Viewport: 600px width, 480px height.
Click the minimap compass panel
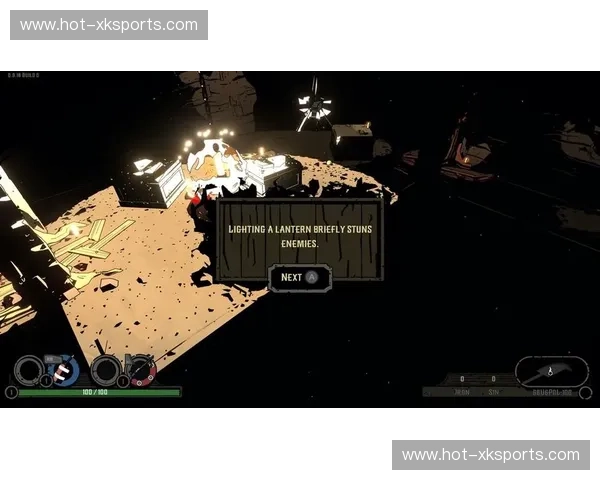coord(551,371)
